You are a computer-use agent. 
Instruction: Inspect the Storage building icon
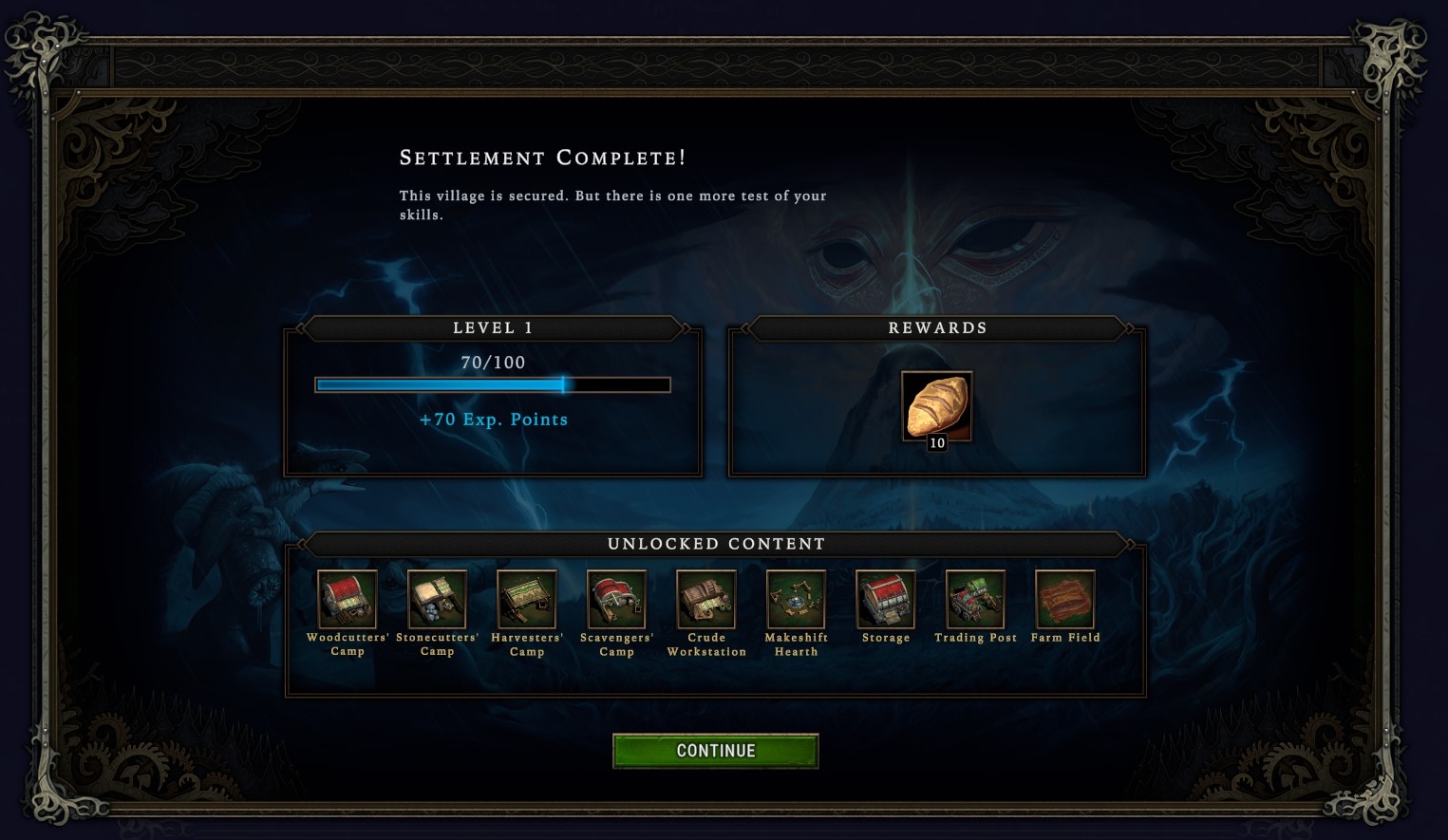point(886,599)
